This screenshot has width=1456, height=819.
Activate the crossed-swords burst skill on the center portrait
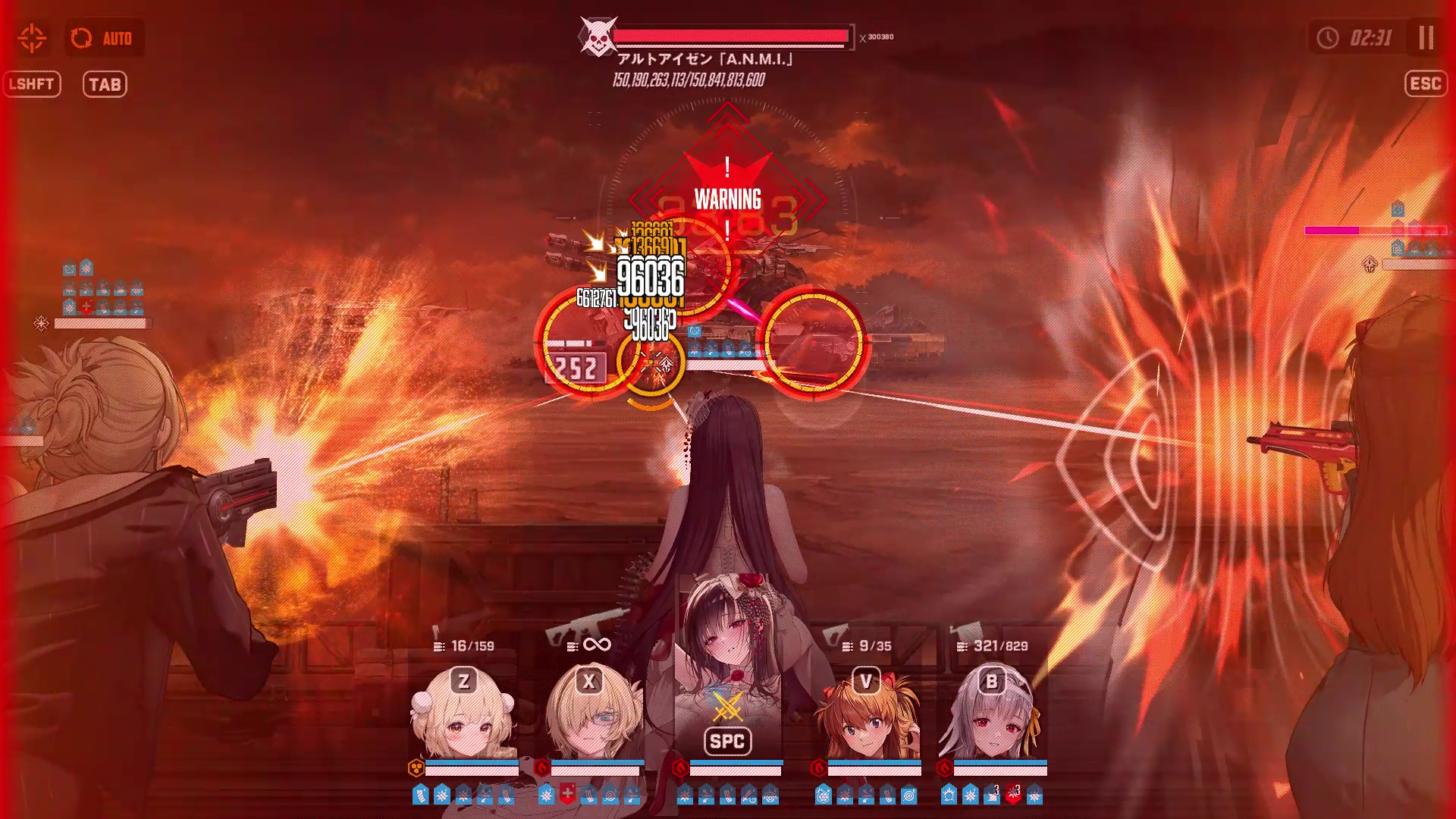coord(727,708)
